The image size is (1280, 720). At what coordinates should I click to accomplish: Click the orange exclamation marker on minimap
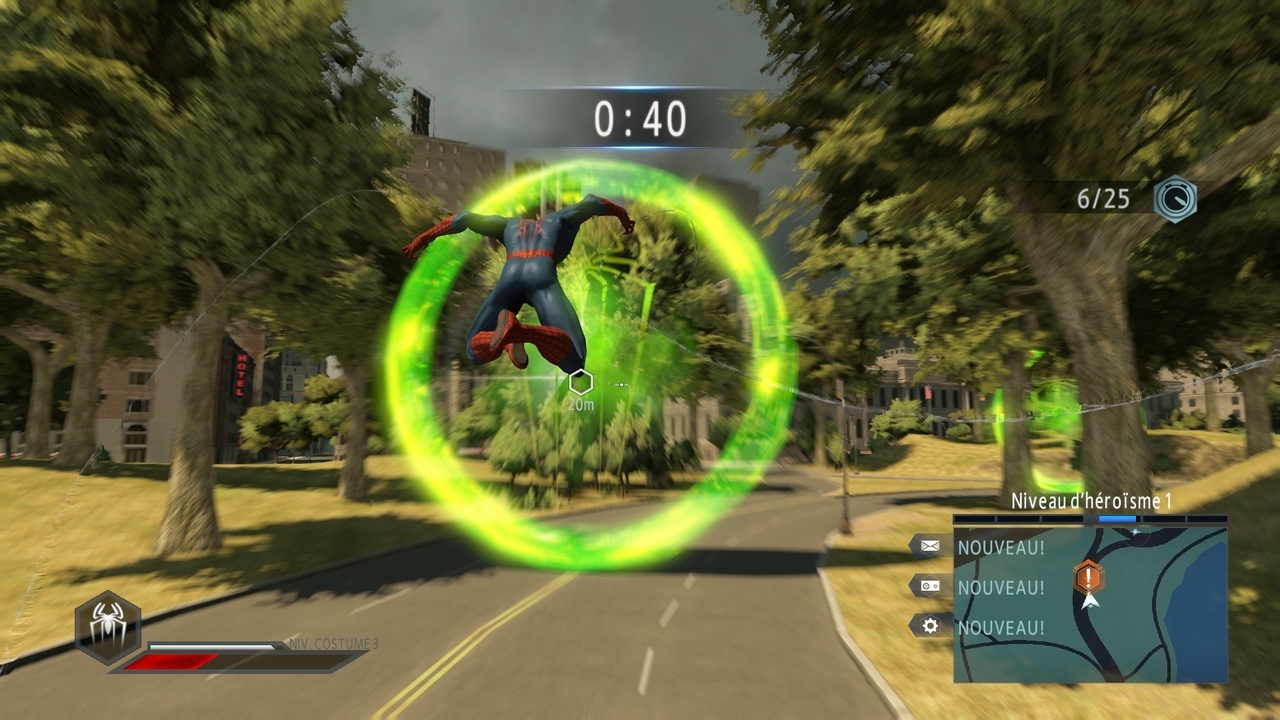pyautogui.click(x=1089, y=576)
